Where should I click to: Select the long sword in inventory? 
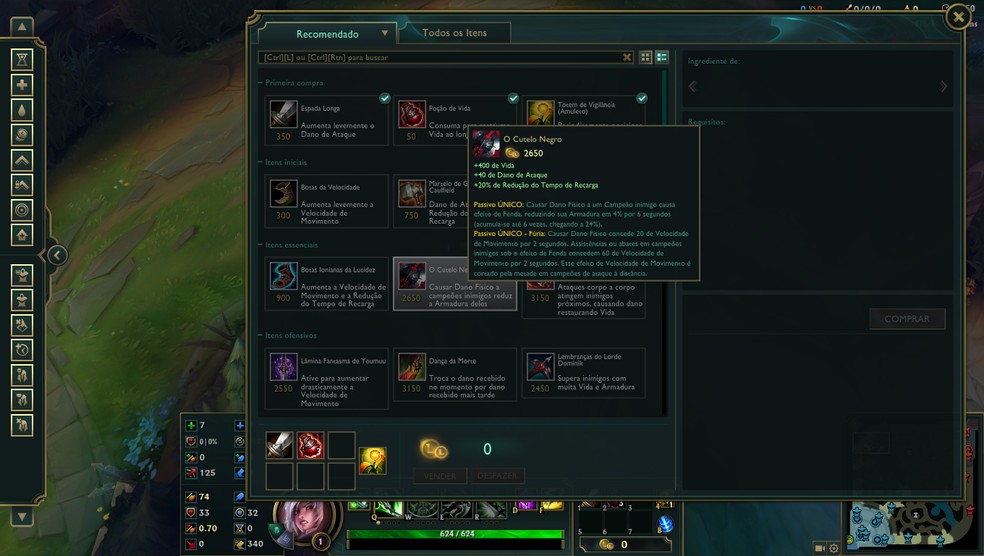[280, 445]
